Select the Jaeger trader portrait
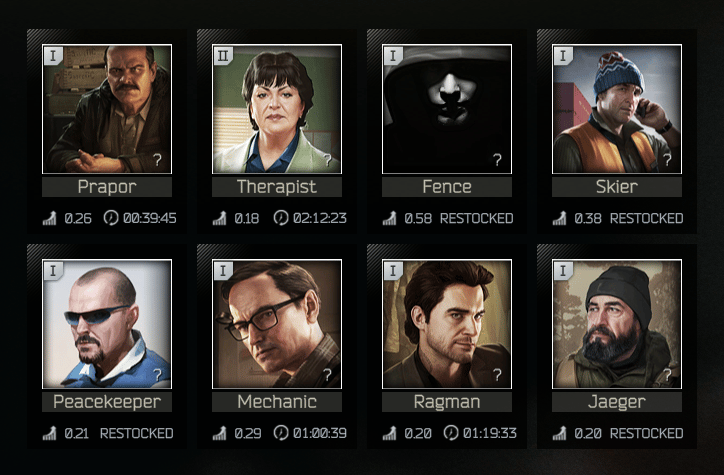724x475 pixels. pos(617,323)
